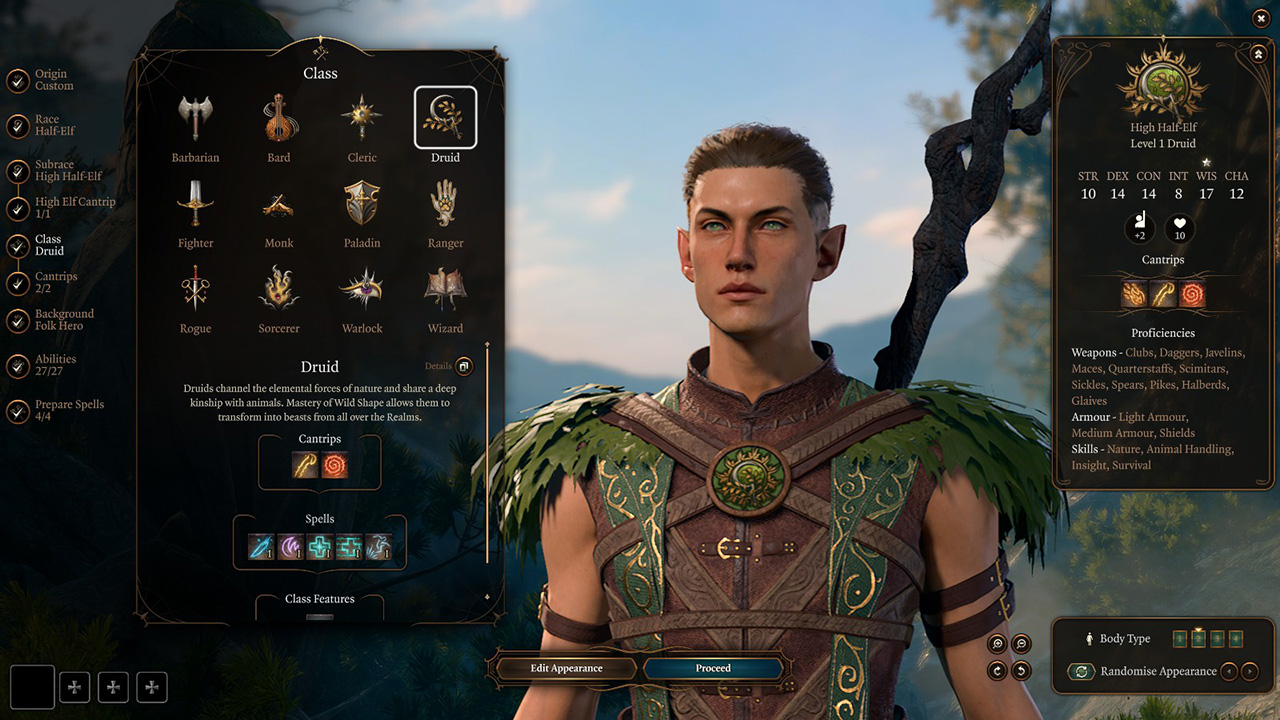Choose the Paladin class shield icon
The height and width of the screenshot is (720, 1280).
[362, 203]
